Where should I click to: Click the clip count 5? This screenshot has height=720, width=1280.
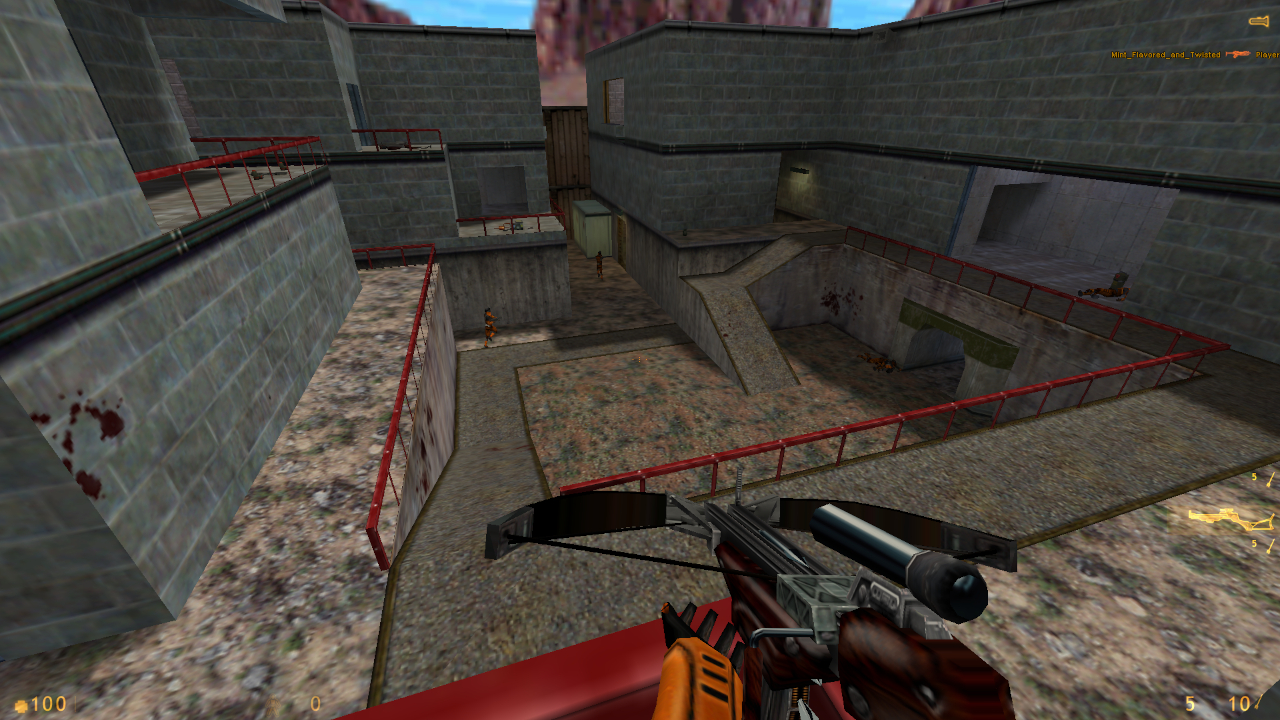click(1189, 702)
